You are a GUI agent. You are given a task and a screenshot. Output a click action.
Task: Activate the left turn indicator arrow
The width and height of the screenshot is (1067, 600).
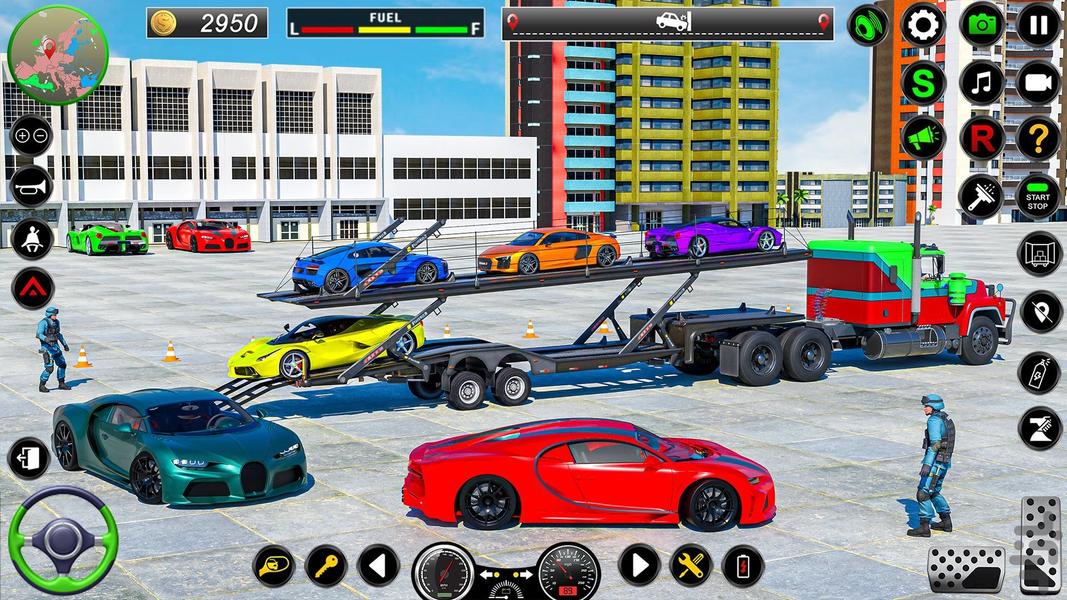pos(378,566)
